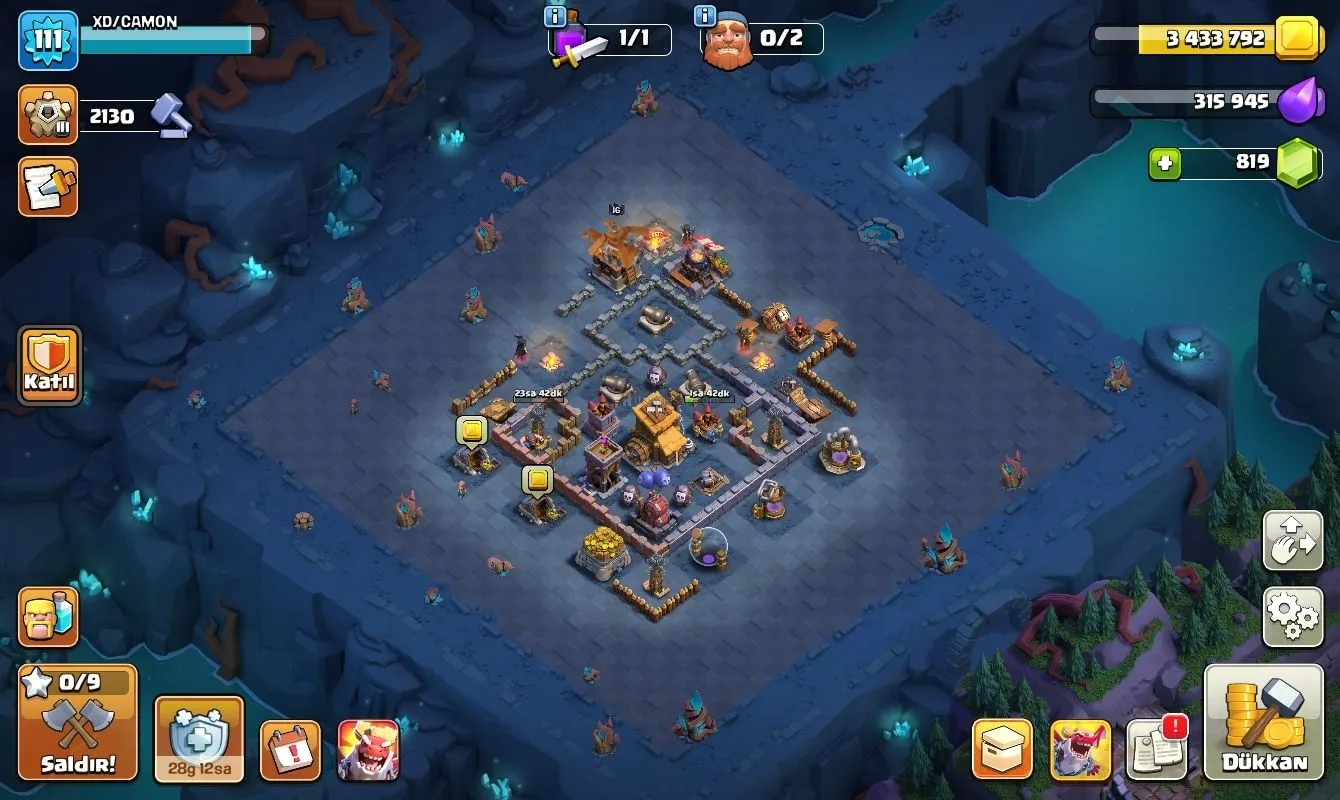Open the dragon event icon
1340x800 pixels.
1080,749
